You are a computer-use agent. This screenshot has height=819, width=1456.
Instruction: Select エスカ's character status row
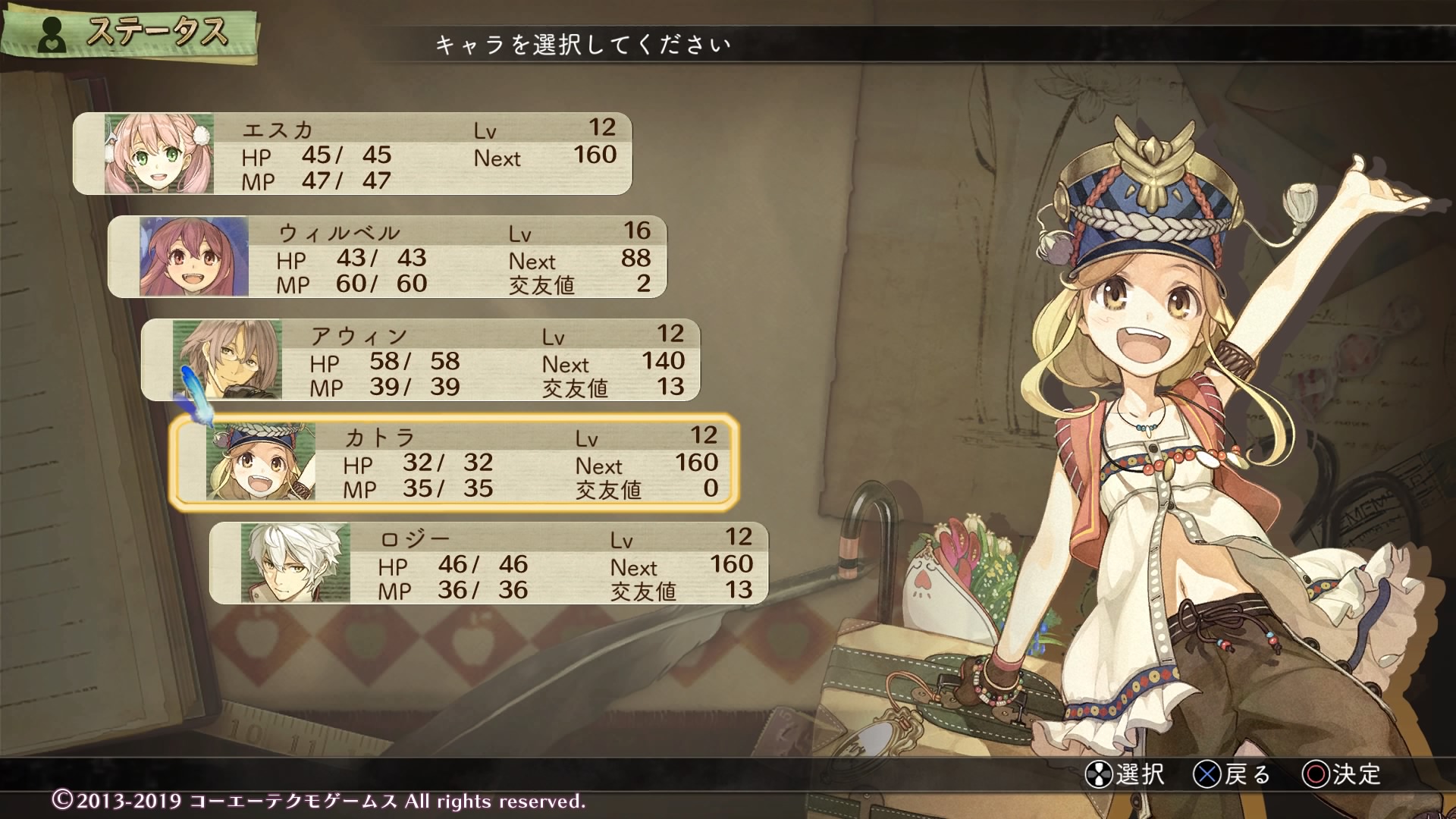click(353, 154)
